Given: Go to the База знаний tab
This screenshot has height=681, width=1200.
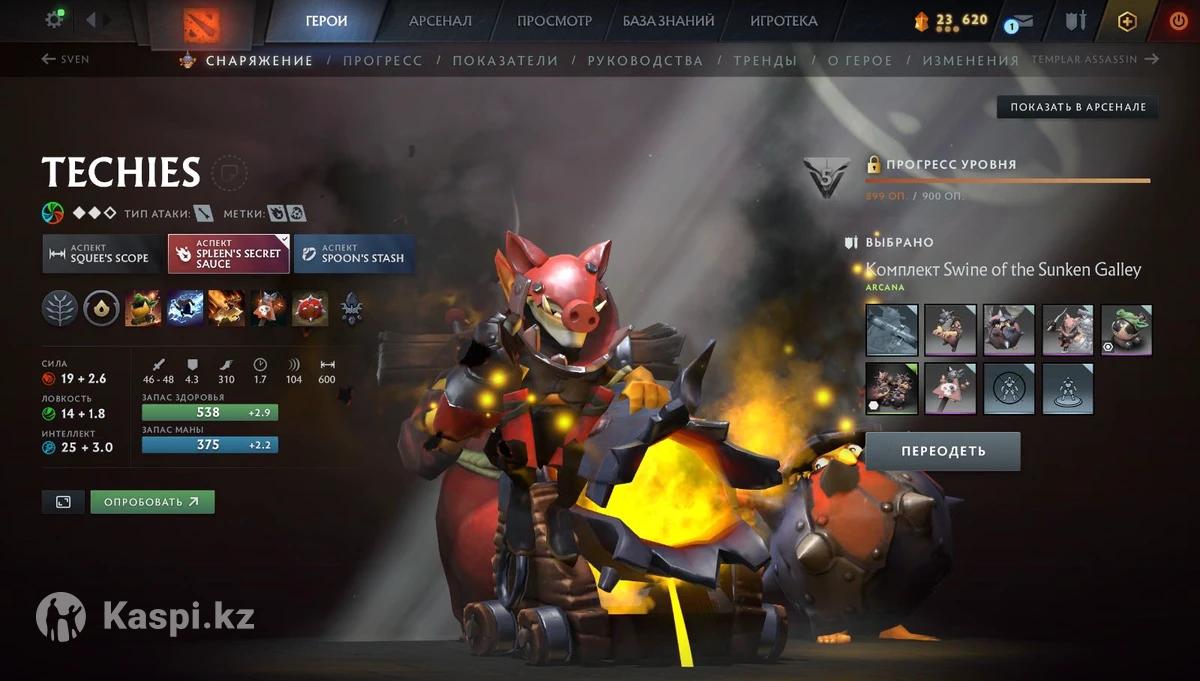Looking at the screenshot, I should coord(668,21).
